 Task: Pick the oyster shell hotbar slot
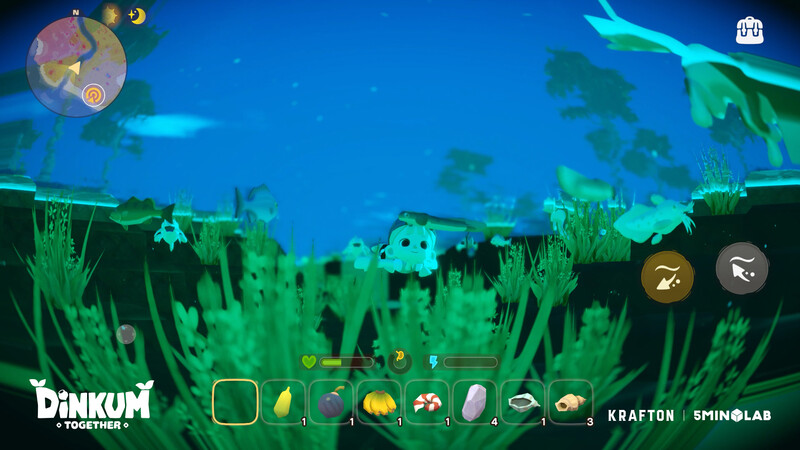click(x=523, y=403)
